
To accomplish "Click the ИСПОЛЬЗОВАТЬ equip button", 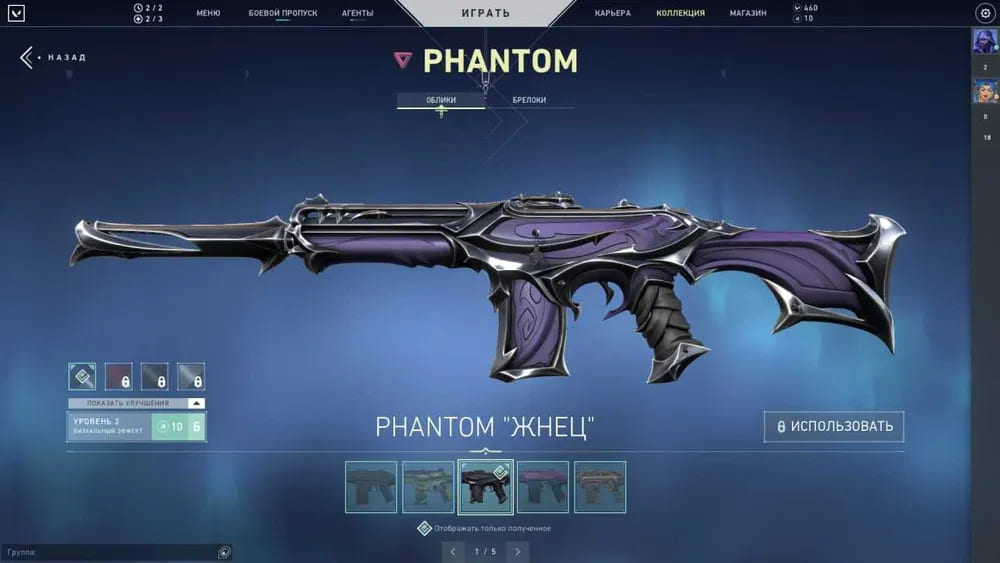I will tap(834, 427).
